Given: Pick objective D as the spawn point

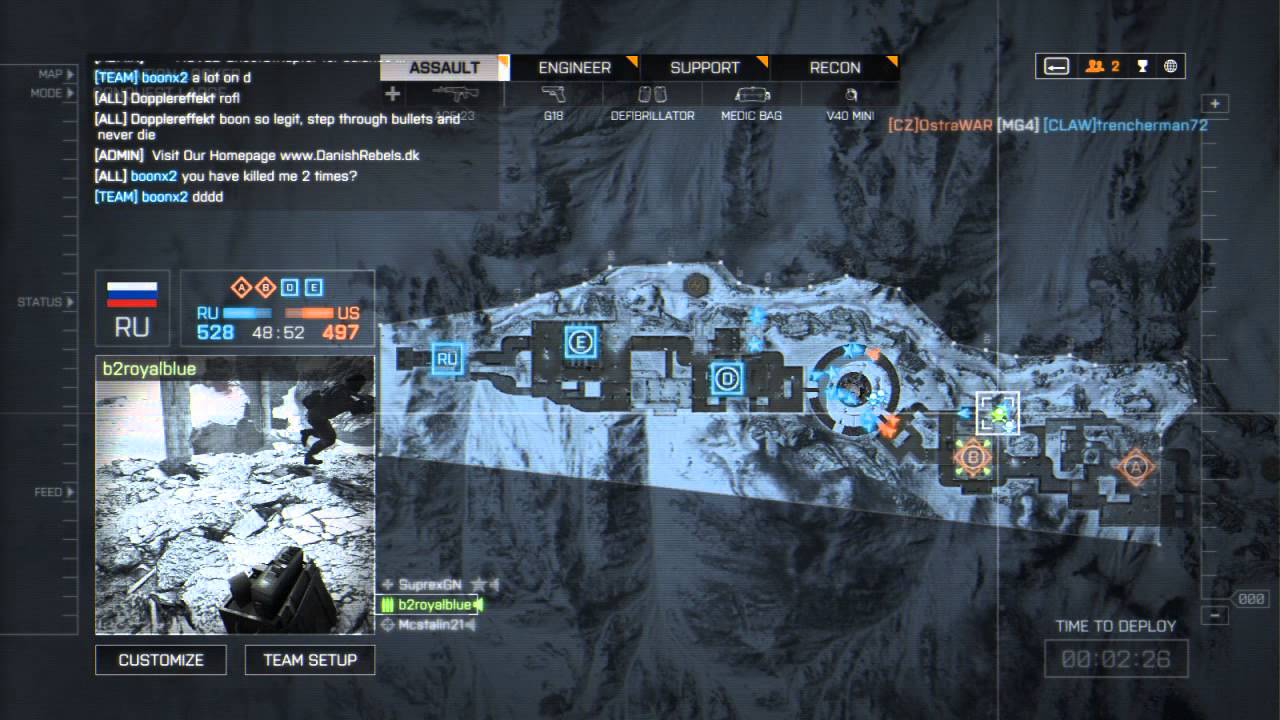Looking at the screenshot, I should pyautogui.click(x=727, y=379).
